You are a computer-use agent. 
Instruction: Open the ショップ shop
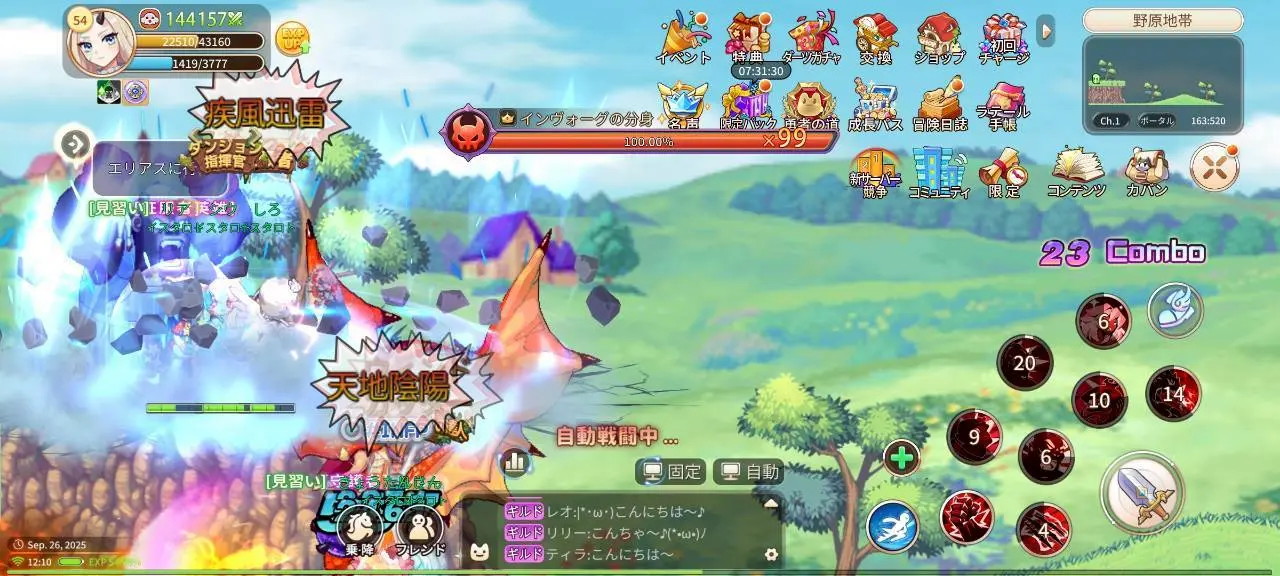click(939, 38)
